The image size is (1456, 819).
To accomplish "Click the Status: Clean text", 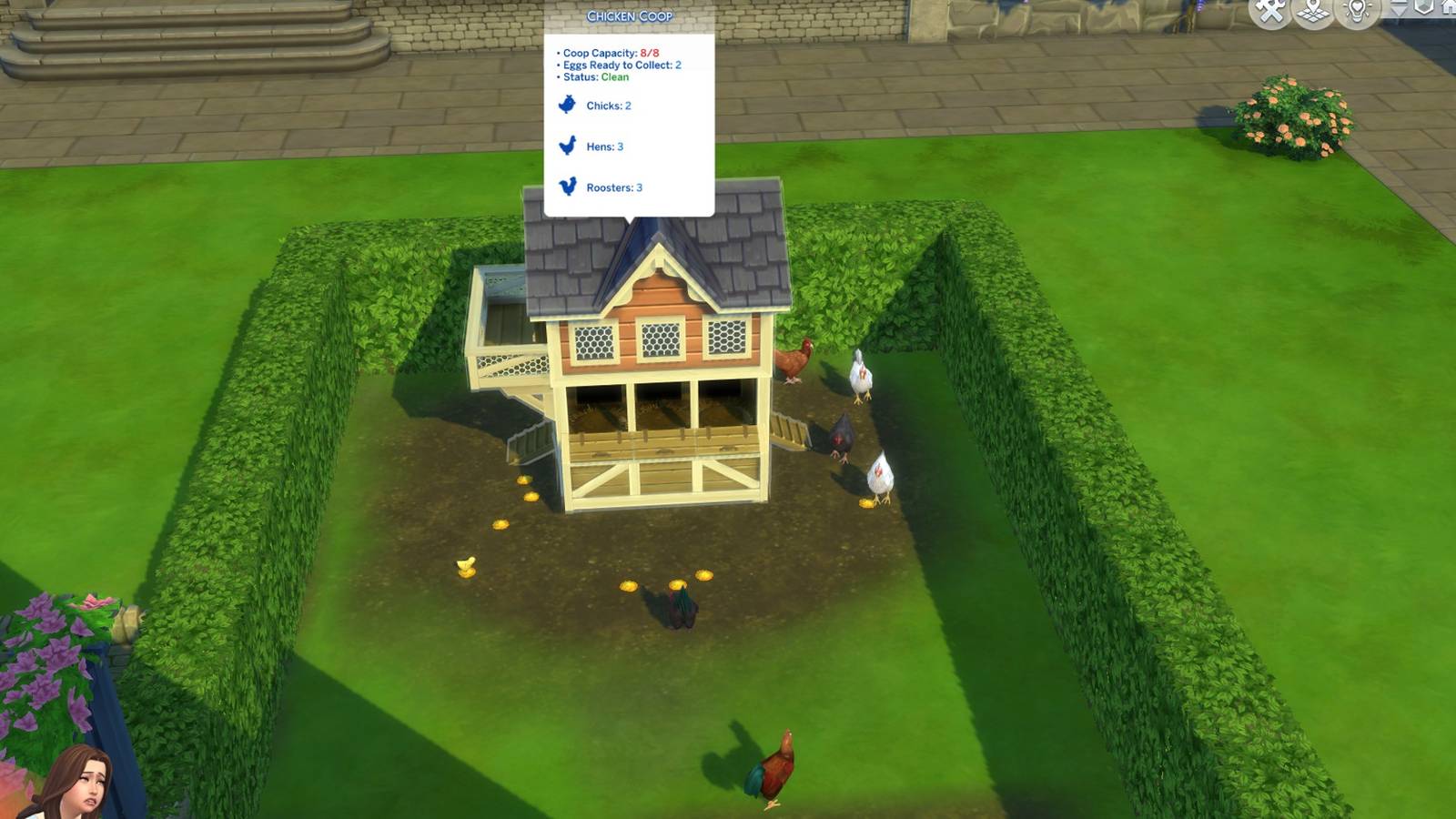I will (591, 77).
